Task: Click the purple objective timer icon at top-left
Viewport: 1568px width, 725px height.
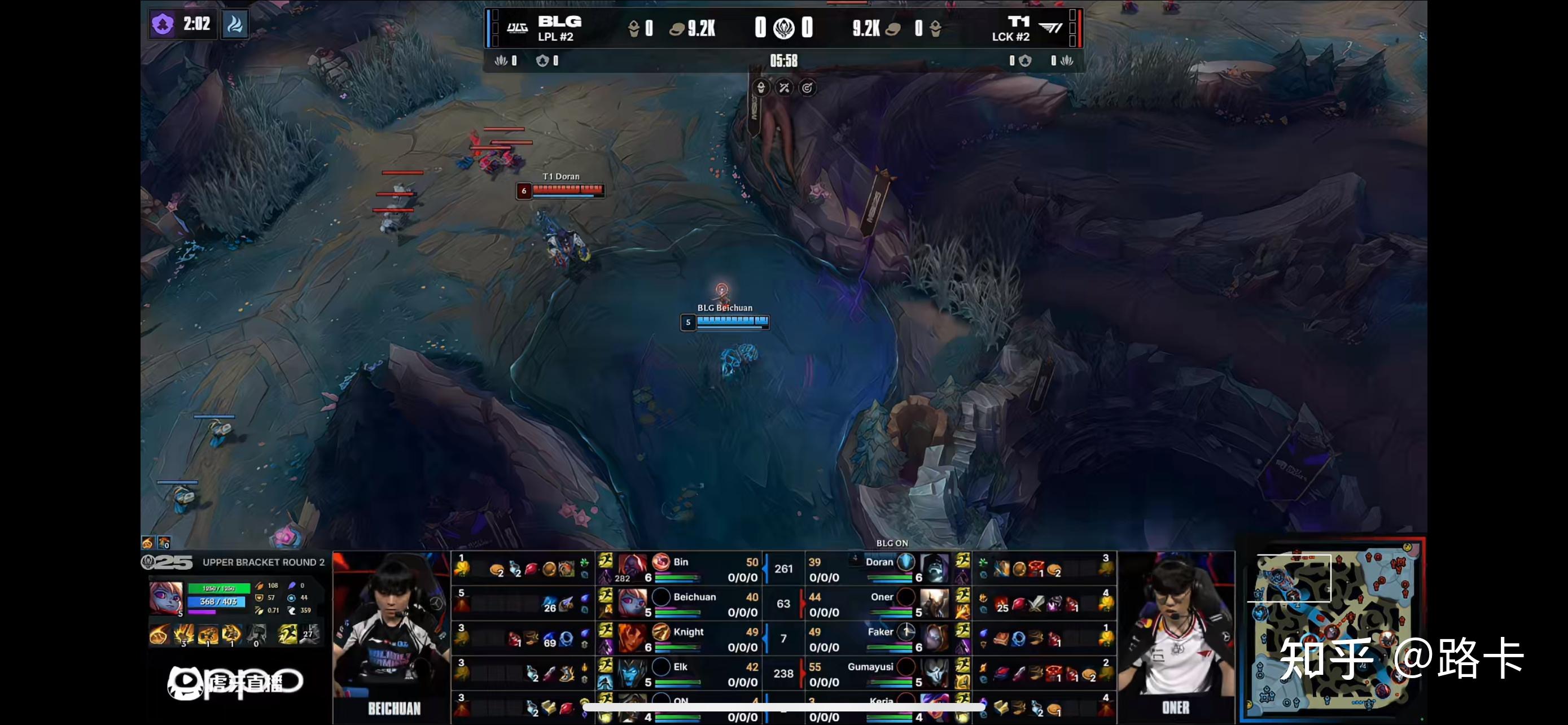Action: click(x=163, y=24)
